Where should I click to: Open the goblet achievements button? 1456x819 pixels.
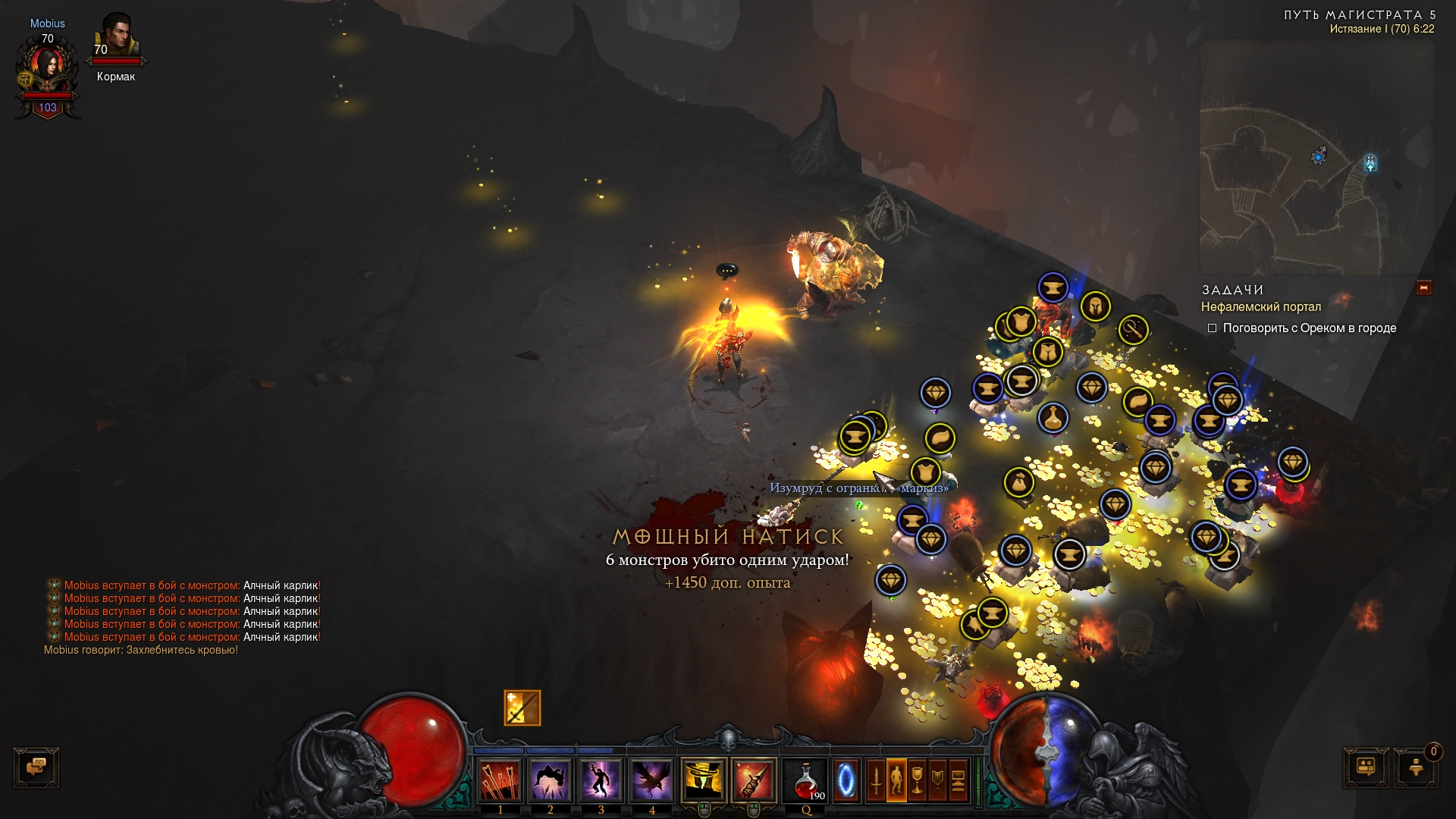tap(917, 780)
